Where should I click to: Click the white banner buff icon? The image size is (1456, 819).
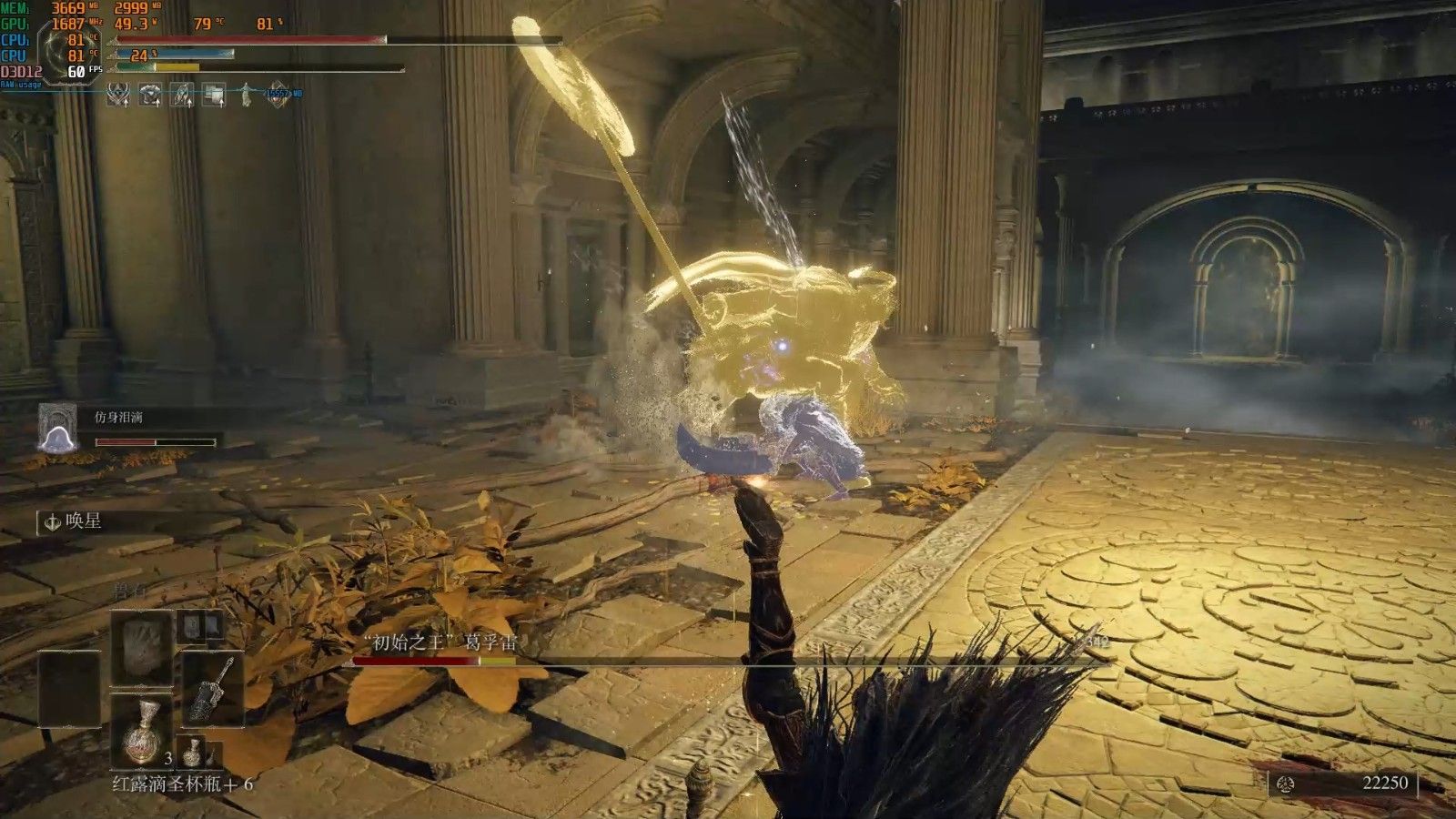[x=214, y=94]
